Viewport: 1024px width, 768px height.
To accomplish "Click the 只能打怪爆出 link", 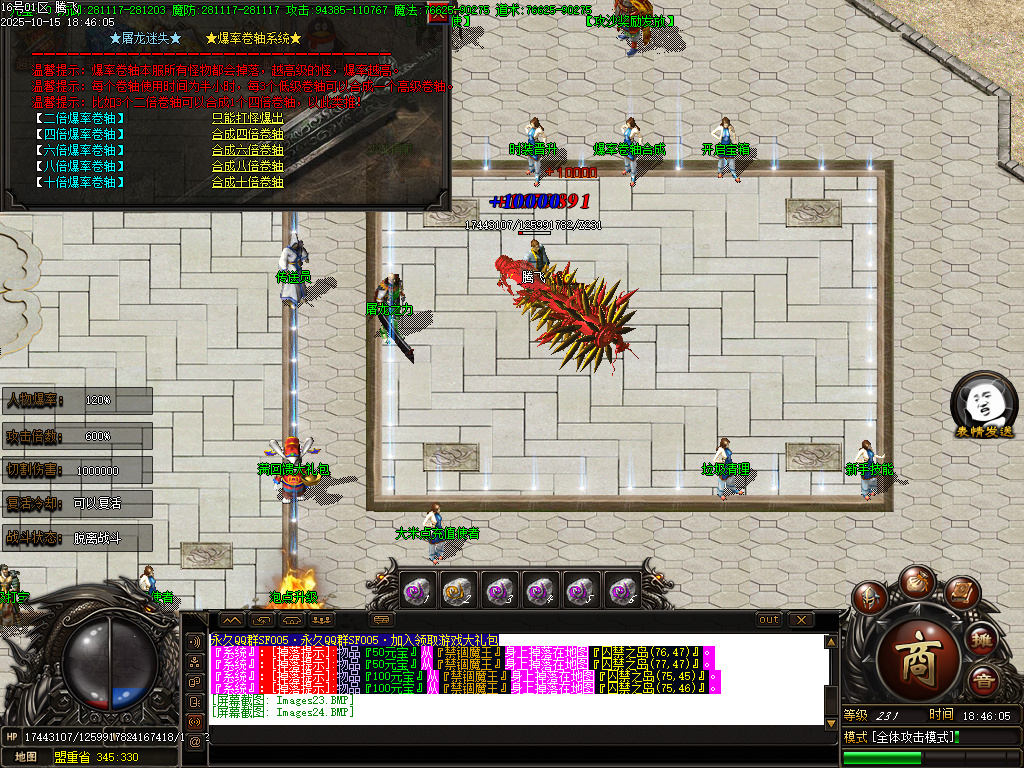I will click(x=247, y=117).
